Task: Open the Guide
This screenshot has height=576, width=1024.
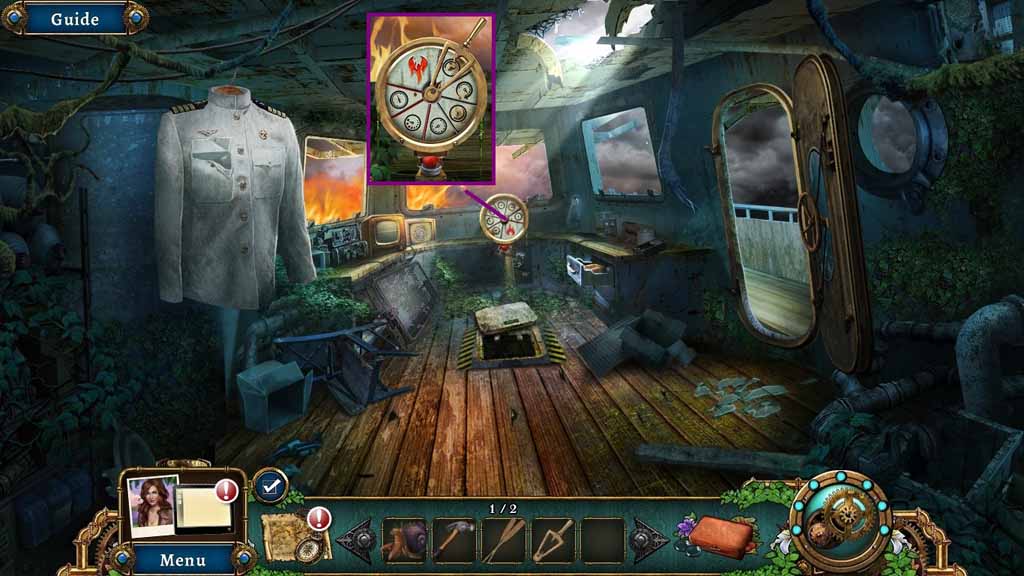Action: coord(74,18)
